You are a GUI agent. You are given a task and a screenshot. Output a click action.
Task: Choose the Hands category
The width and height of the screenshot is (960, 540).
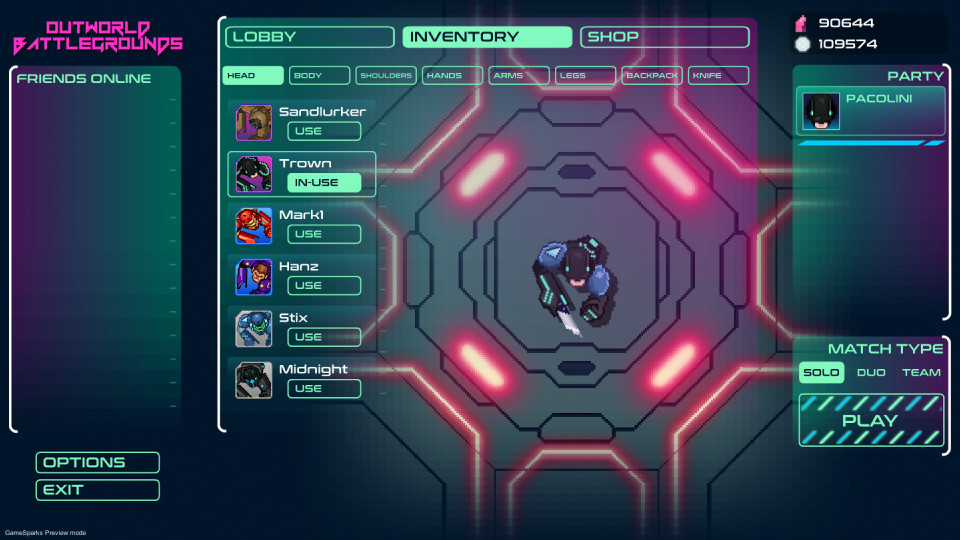tap(452, 75)
